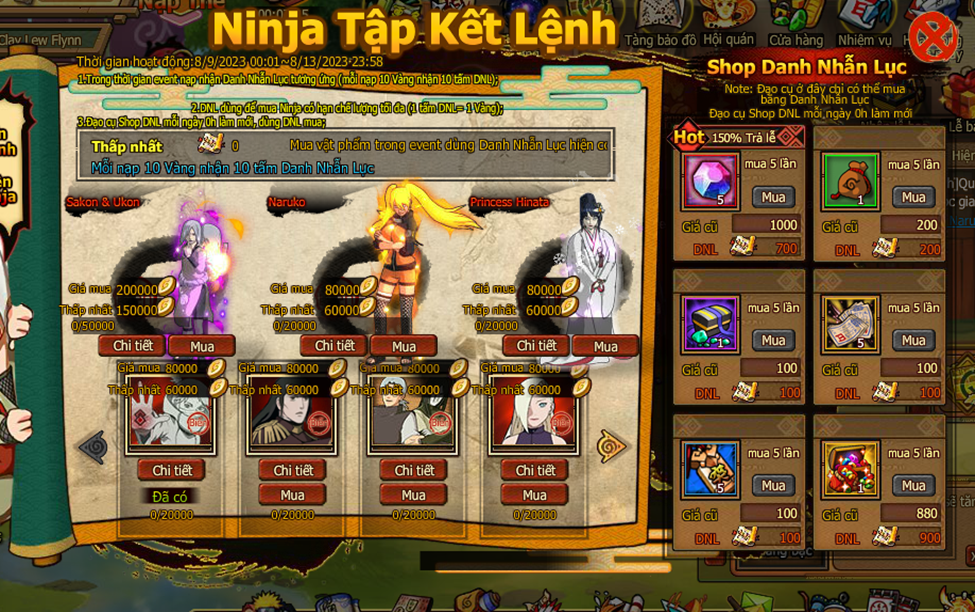Select the purple gem item icon
Viewport: 975px width, 612px height.
point(711,182)
